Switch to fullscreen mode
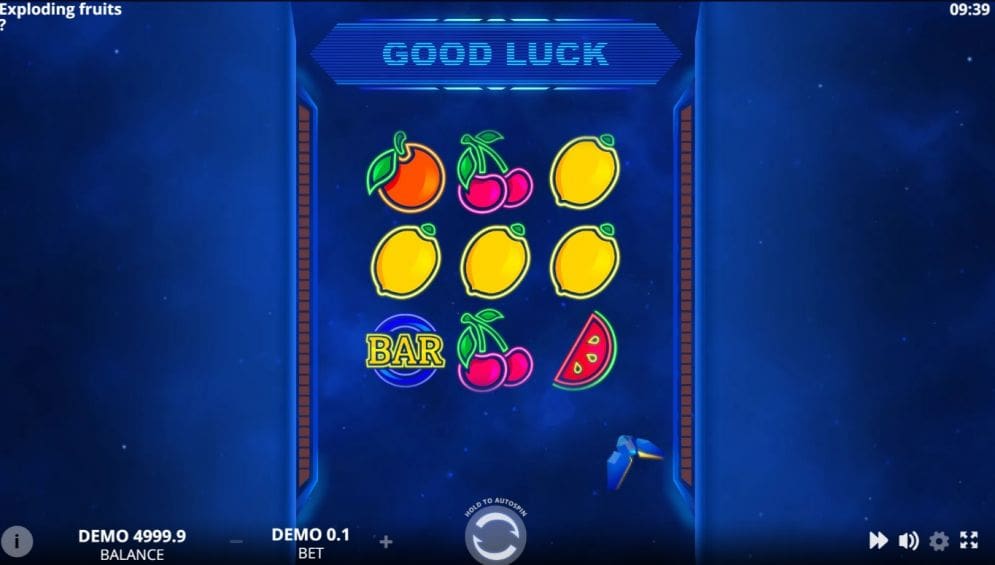This screenshot has height=565, width=995. click(969, 541)
